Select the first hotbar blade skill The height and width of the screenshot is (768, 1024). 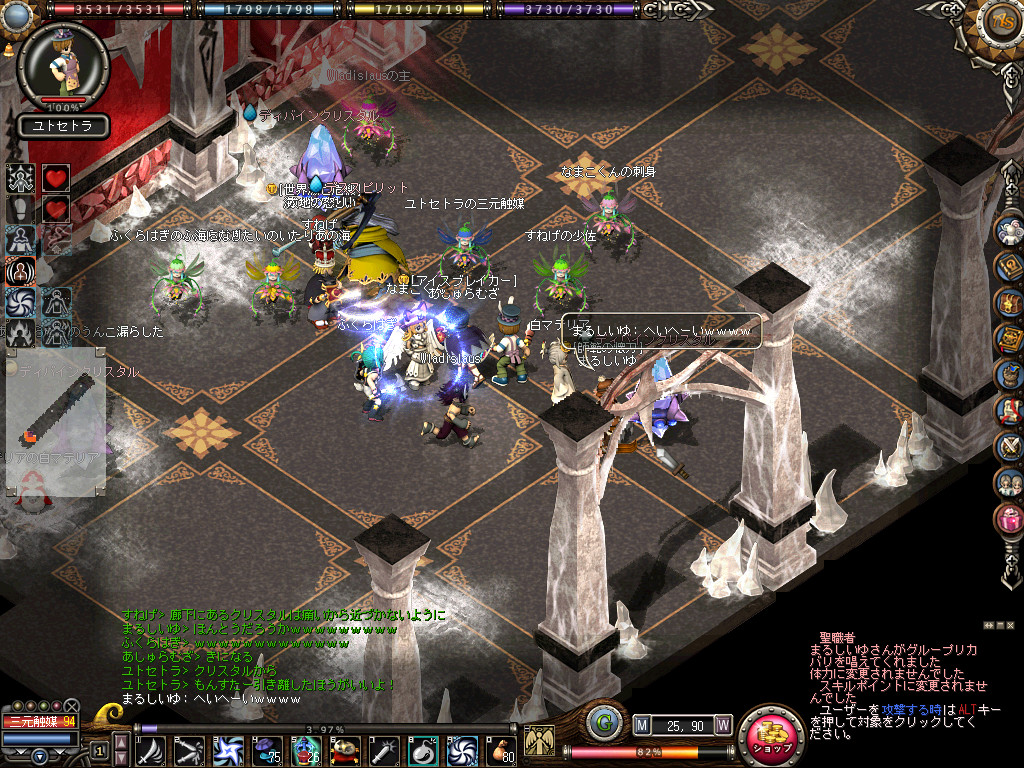[x=151, y=751]
